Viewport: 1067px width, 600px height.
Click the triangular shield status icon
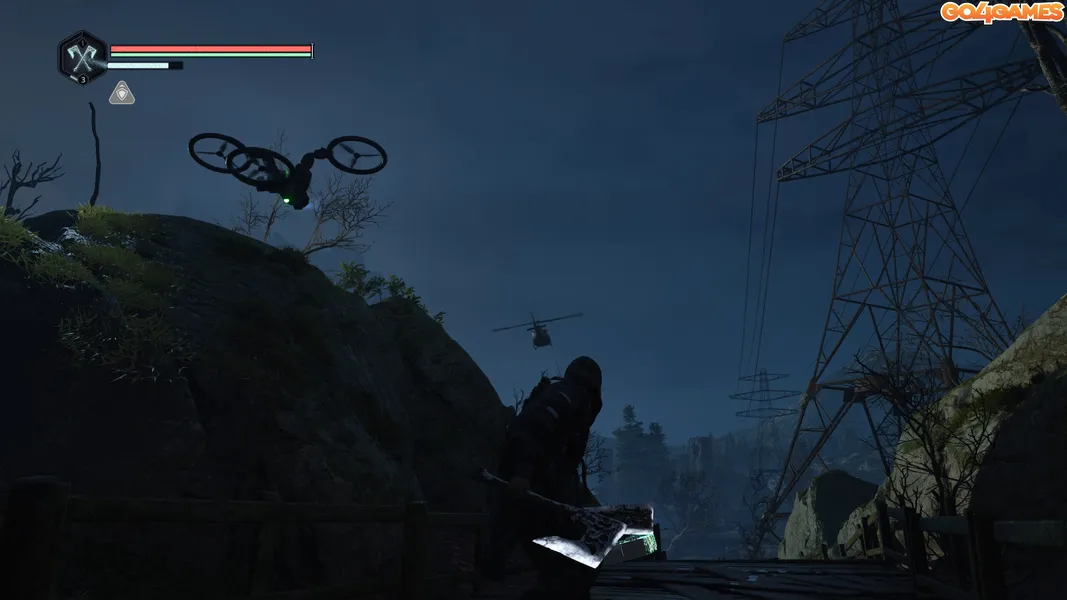(x=122, y=93)
